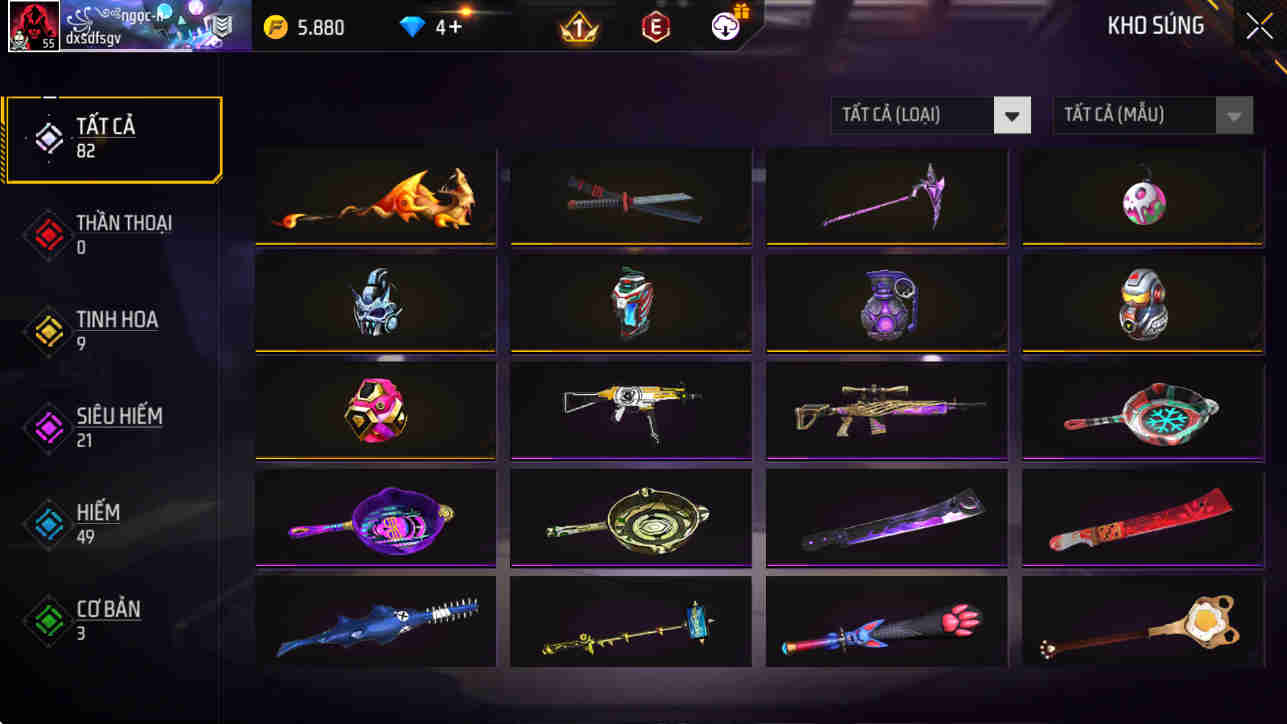This screenshot has width=1287, height=724.
Task: Click the blue HIẾM rarity diamond icon
Action: (47, 522)
